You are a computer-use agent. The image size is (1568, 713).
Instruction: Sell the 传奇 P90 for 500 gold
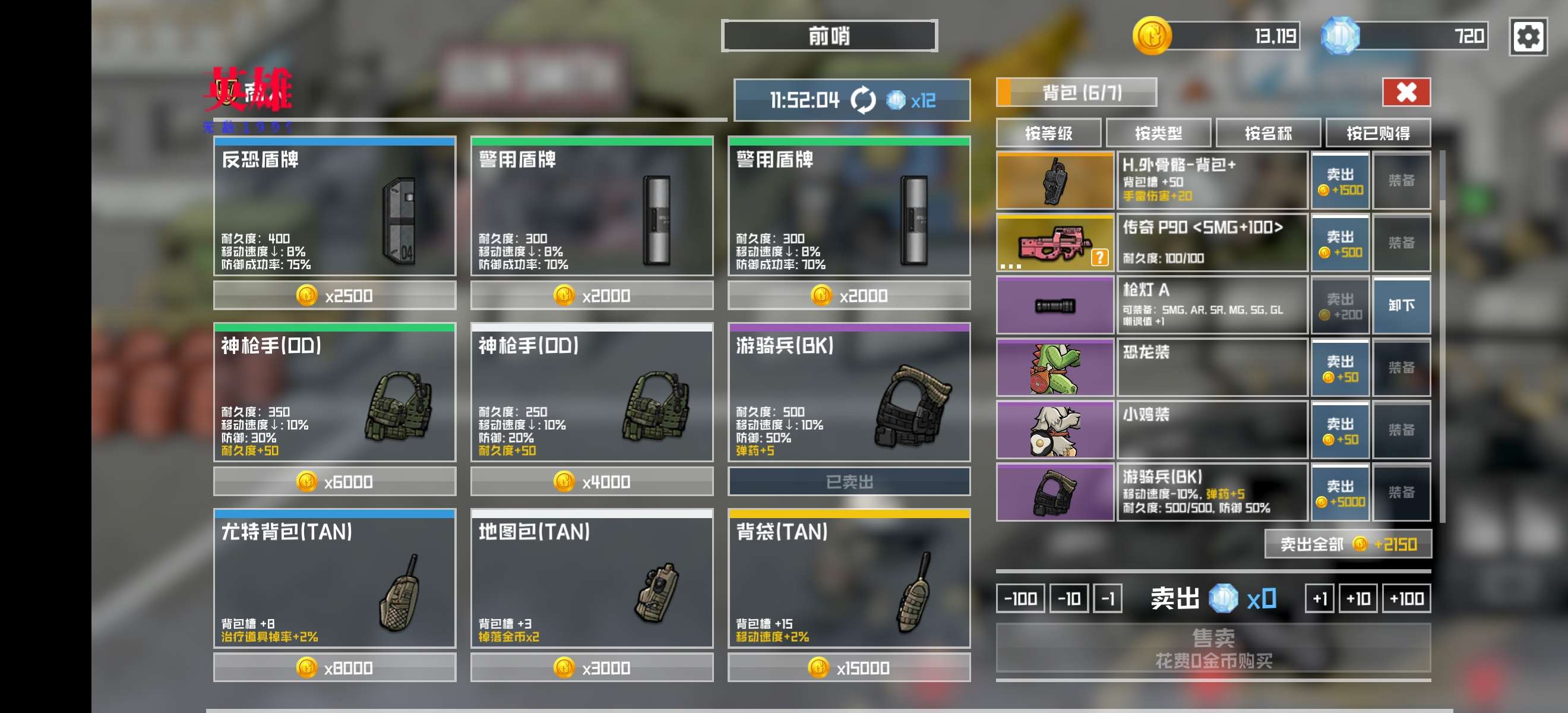tap(1340, 244)
